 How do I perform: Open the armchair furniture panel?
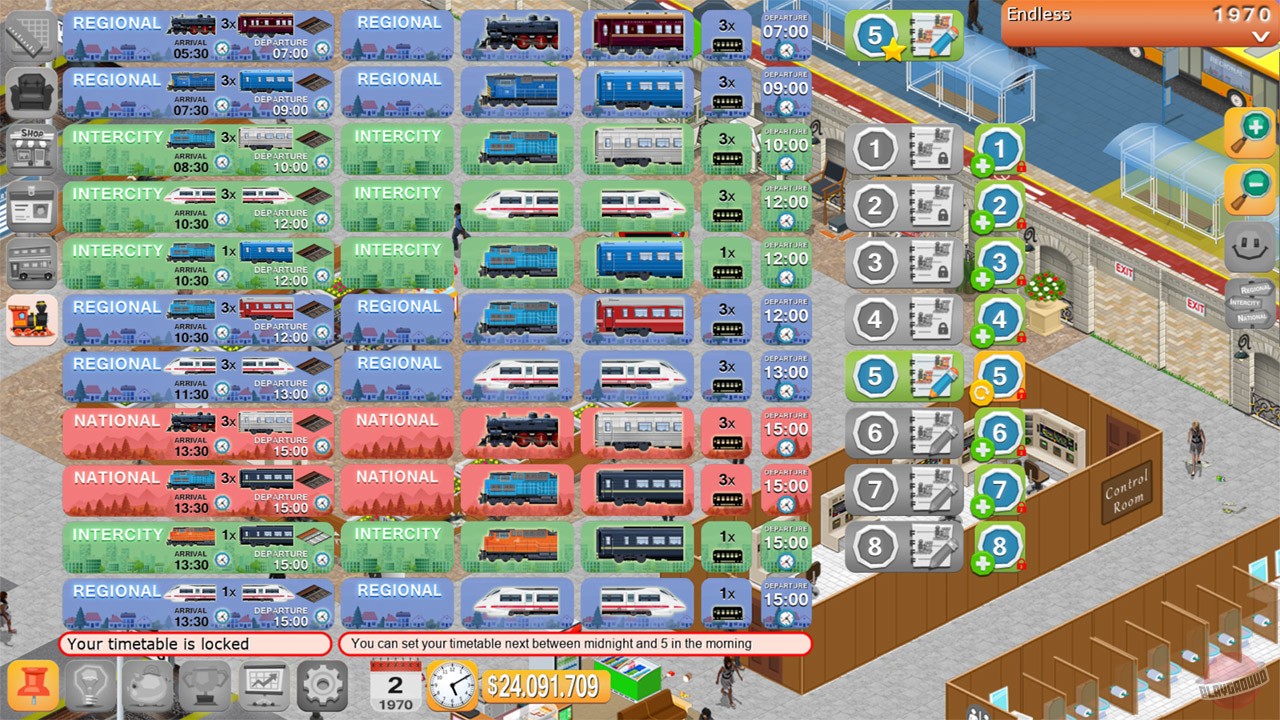(x=31, y=90)
